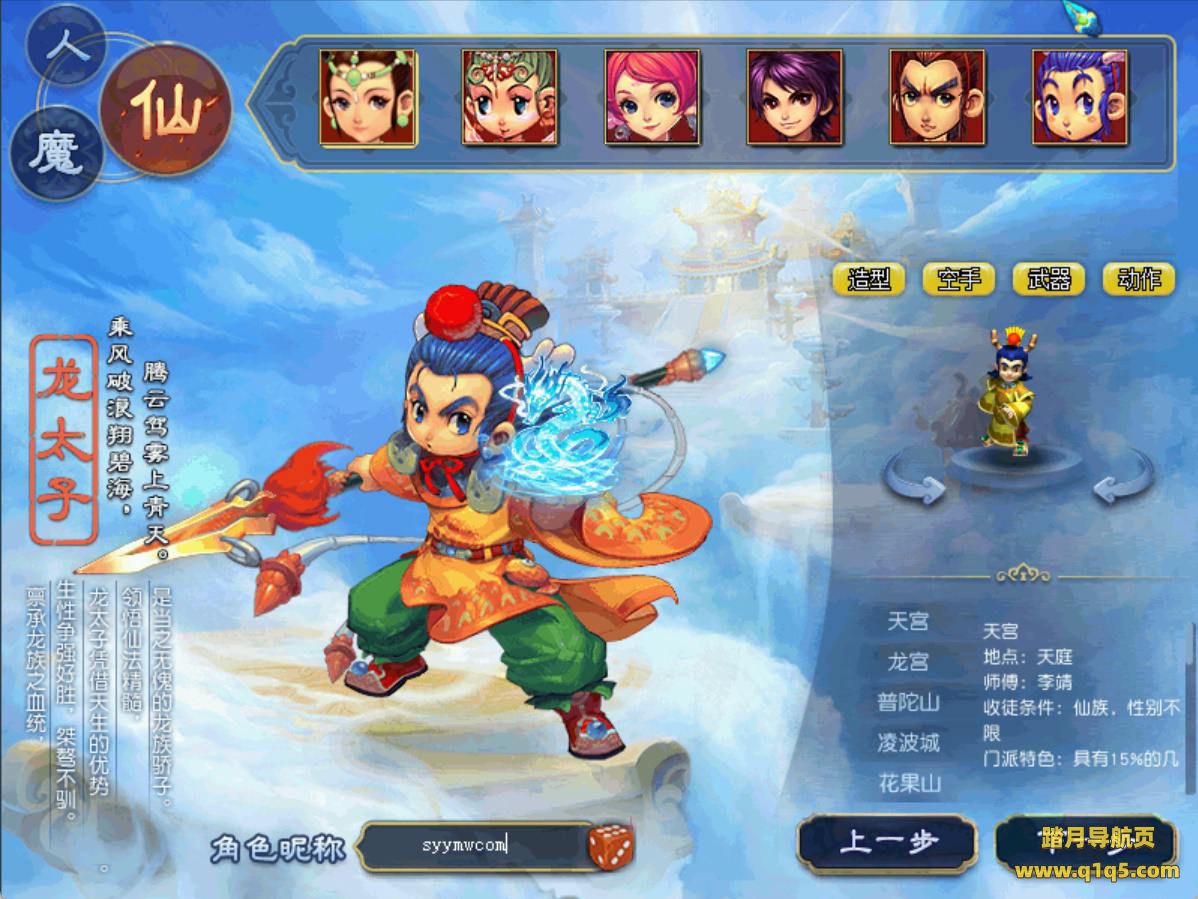This screenshot has width=1198, height=899.
Task: Show the 造型 appearance preview
Action: pos(868,279)
